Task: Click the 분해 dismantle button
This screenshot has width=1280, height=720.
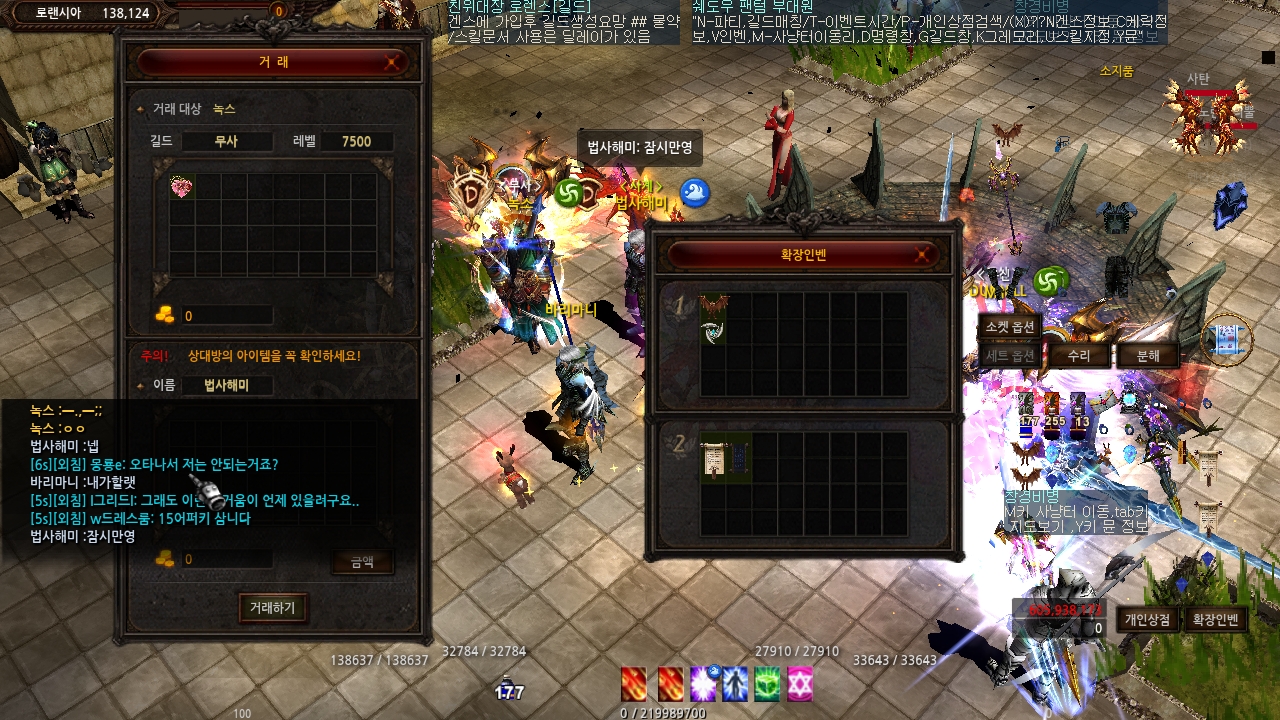Action: point(1148,356)
